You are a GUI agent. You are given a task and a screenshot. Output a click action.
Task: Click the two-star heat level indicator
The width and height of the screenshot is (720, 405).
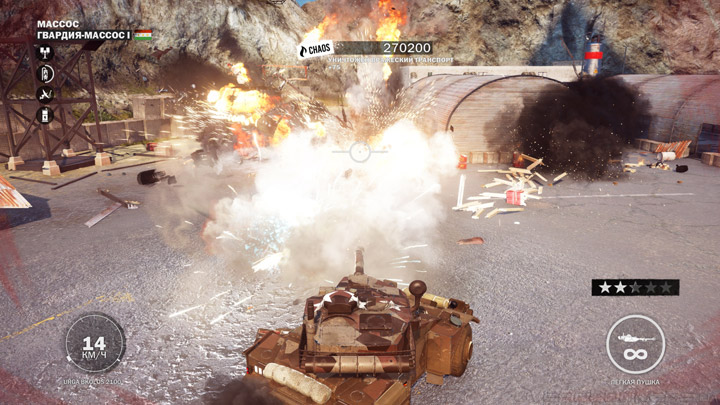[635, 288]
